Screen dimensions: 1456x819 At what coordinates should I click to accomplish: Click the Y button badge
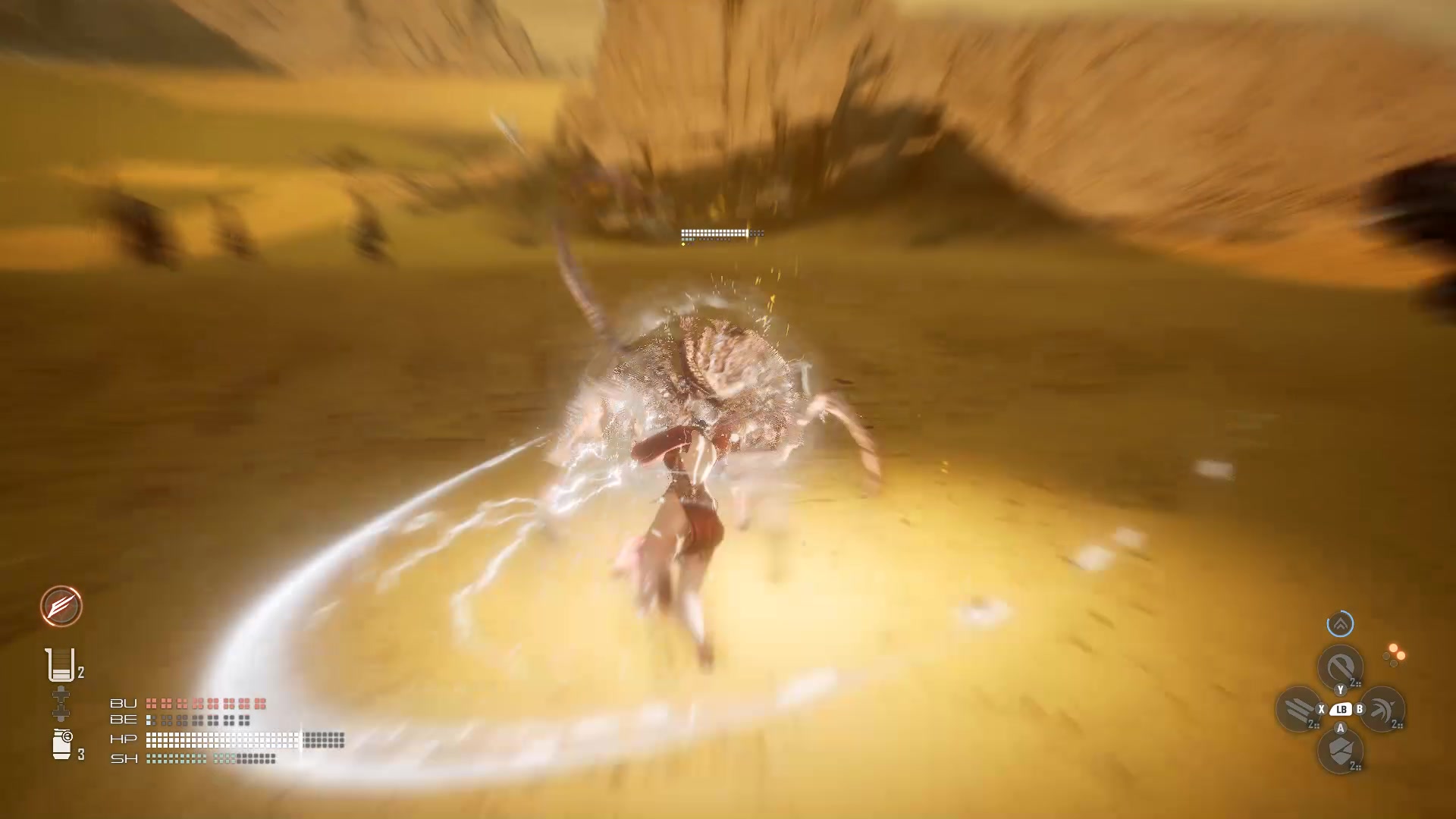coord(1340,690)
